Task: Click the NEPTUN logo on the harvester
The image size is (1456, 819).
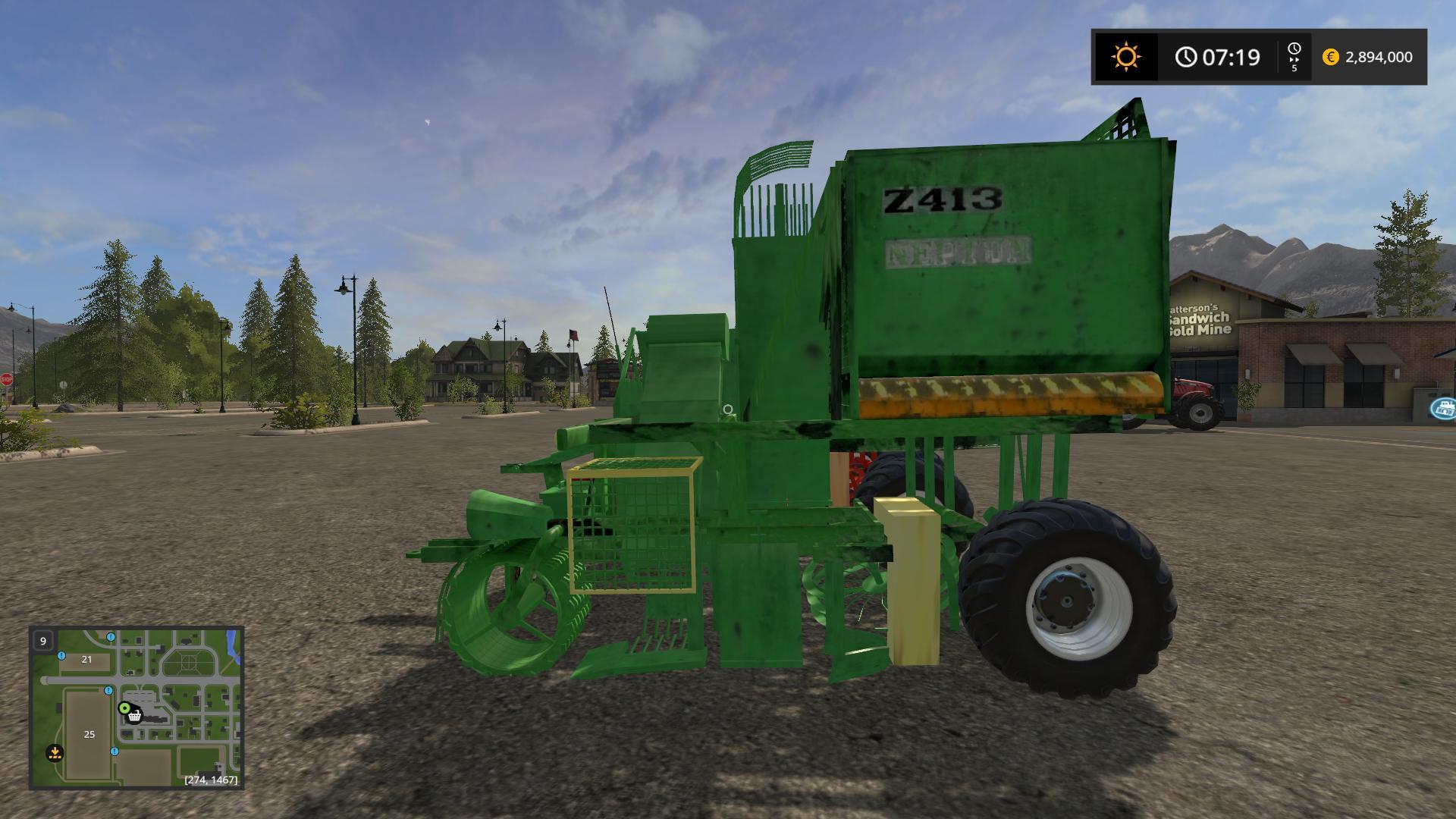Action: click(x=955, y=250)
